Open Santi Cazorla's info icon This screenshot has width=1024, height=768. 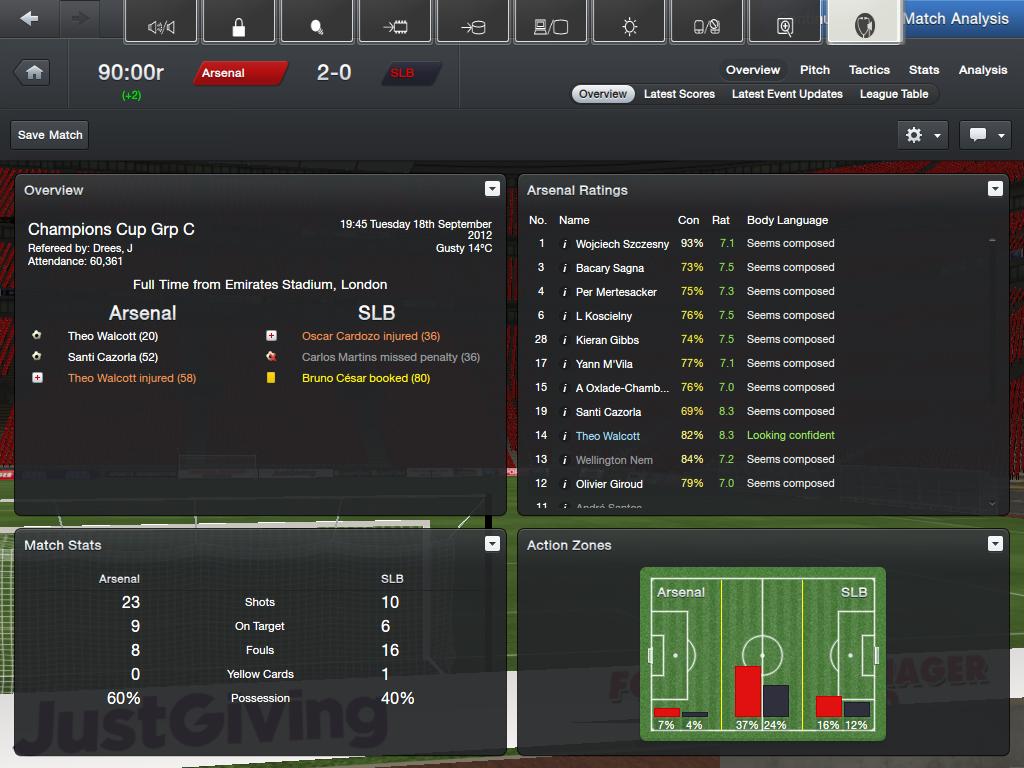[565, 412]
